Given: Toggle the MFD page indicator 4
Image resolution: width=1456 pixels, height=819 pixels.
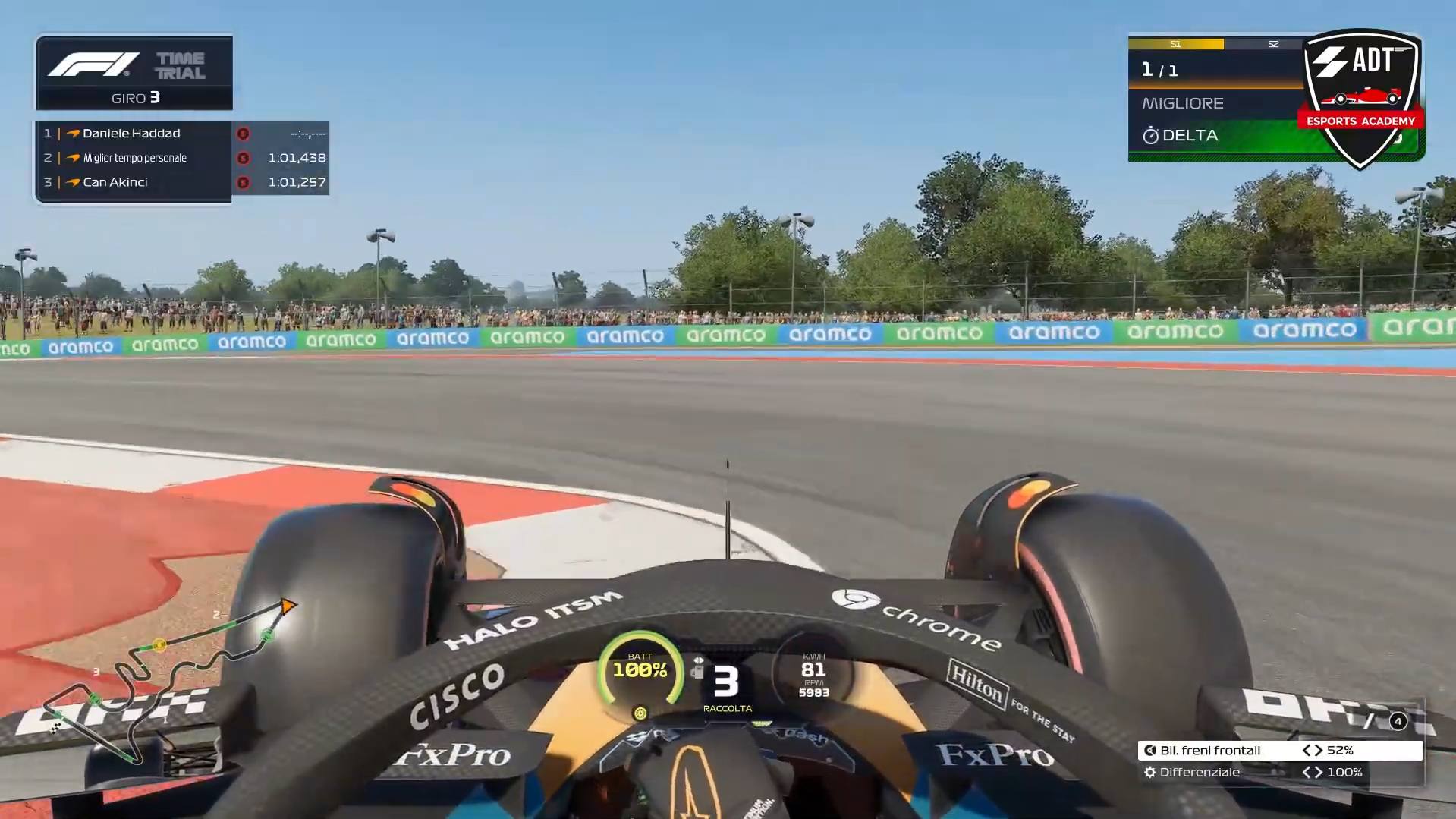Looking at the screenshot, I should click(x=1398, y=721).
